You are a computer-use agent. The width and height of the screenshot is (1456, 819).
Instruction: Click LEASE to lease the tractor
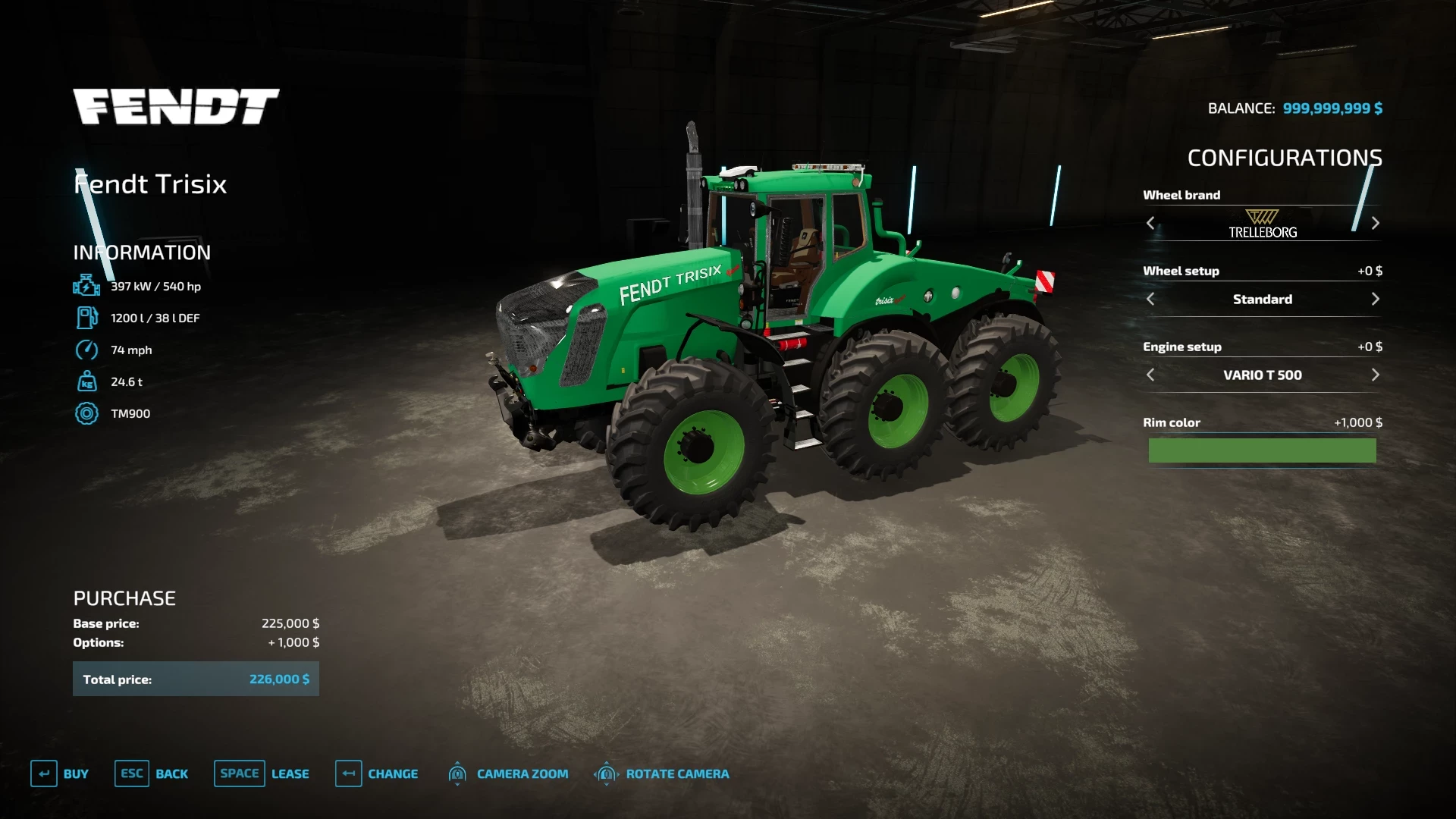tap(290, 773)
